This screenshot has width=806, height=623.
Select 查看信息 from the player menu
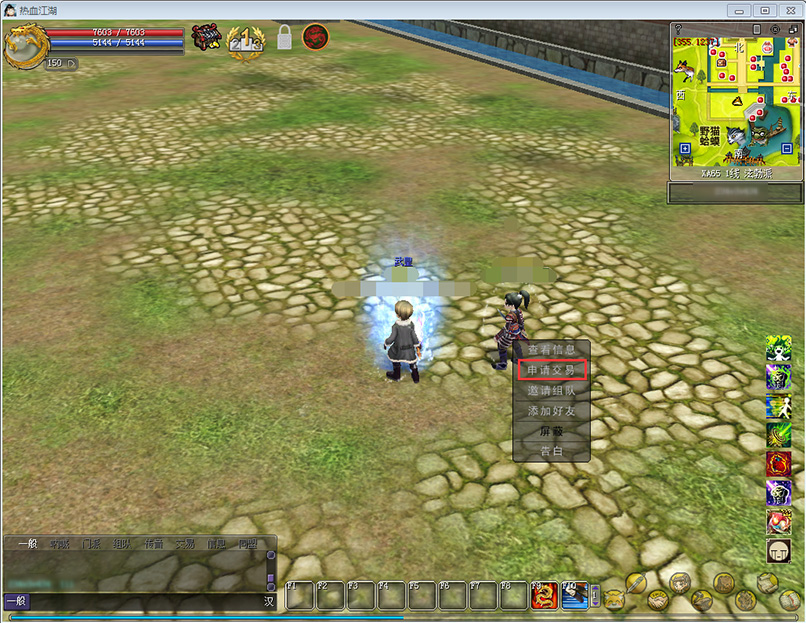coord(551,350)
